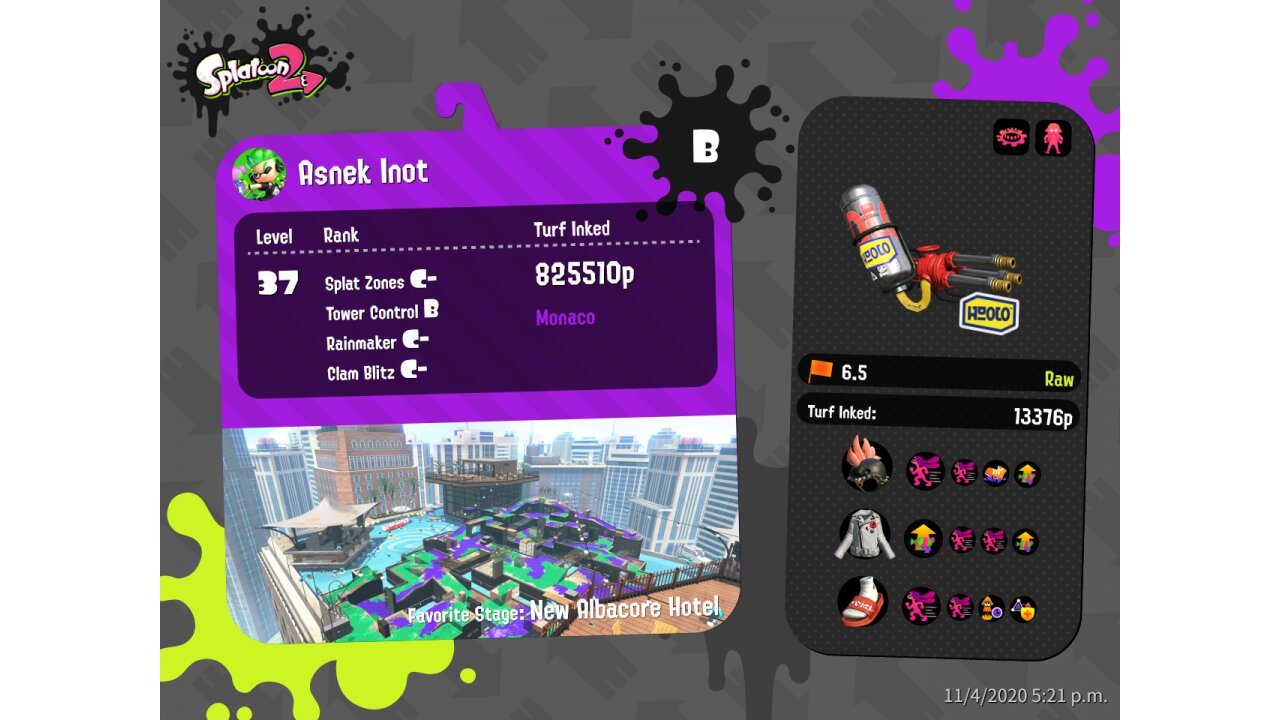Image resolution: width=1280 pixels, height=720 pixels.
Task: Choose the round sub weapon icon
Action: (x=1011, y=138)
